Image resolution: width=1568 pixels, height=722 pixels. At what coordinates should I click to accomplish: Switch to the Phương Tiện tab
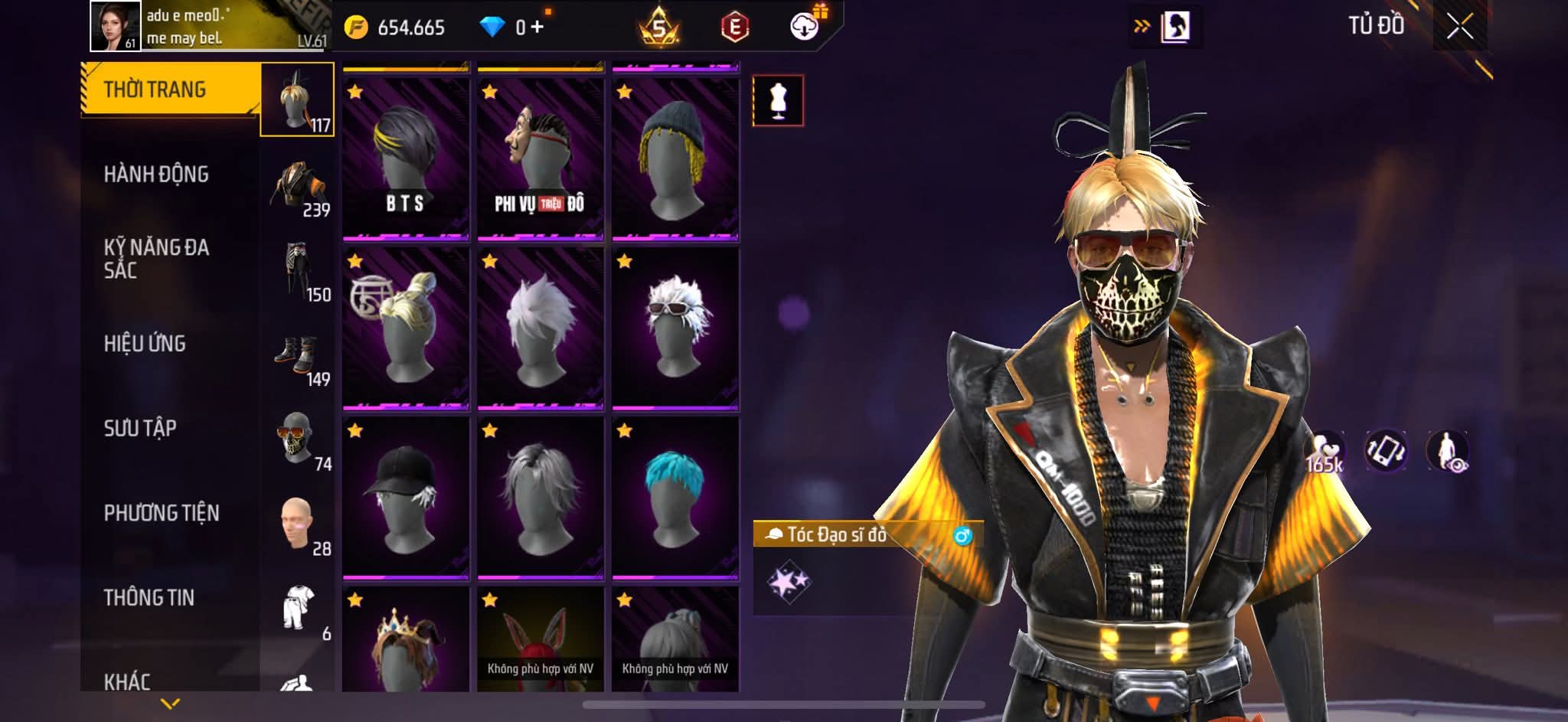click(x=162, y=513)
